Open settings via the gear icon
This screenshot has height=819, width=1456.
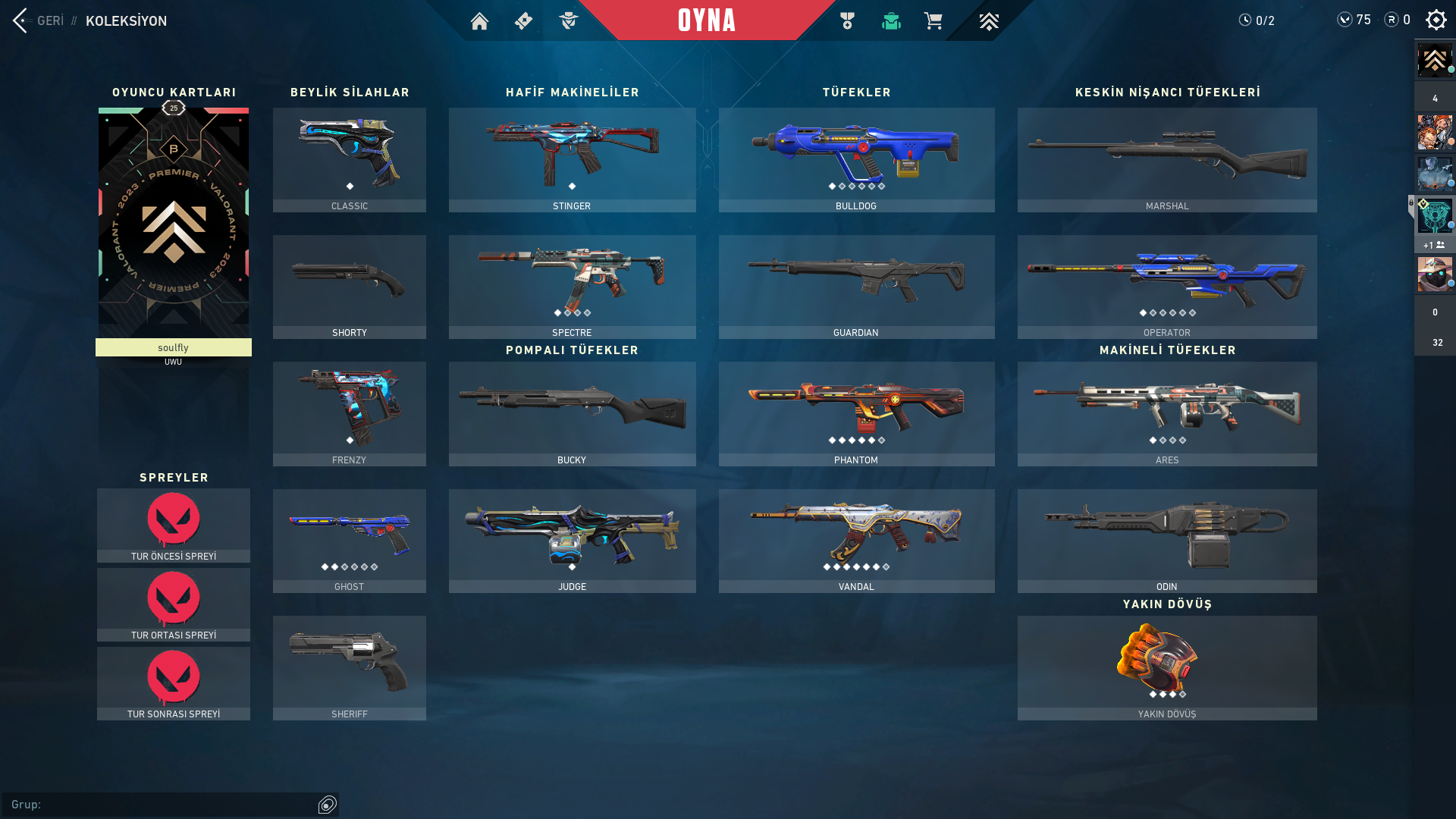(1436, 20)
